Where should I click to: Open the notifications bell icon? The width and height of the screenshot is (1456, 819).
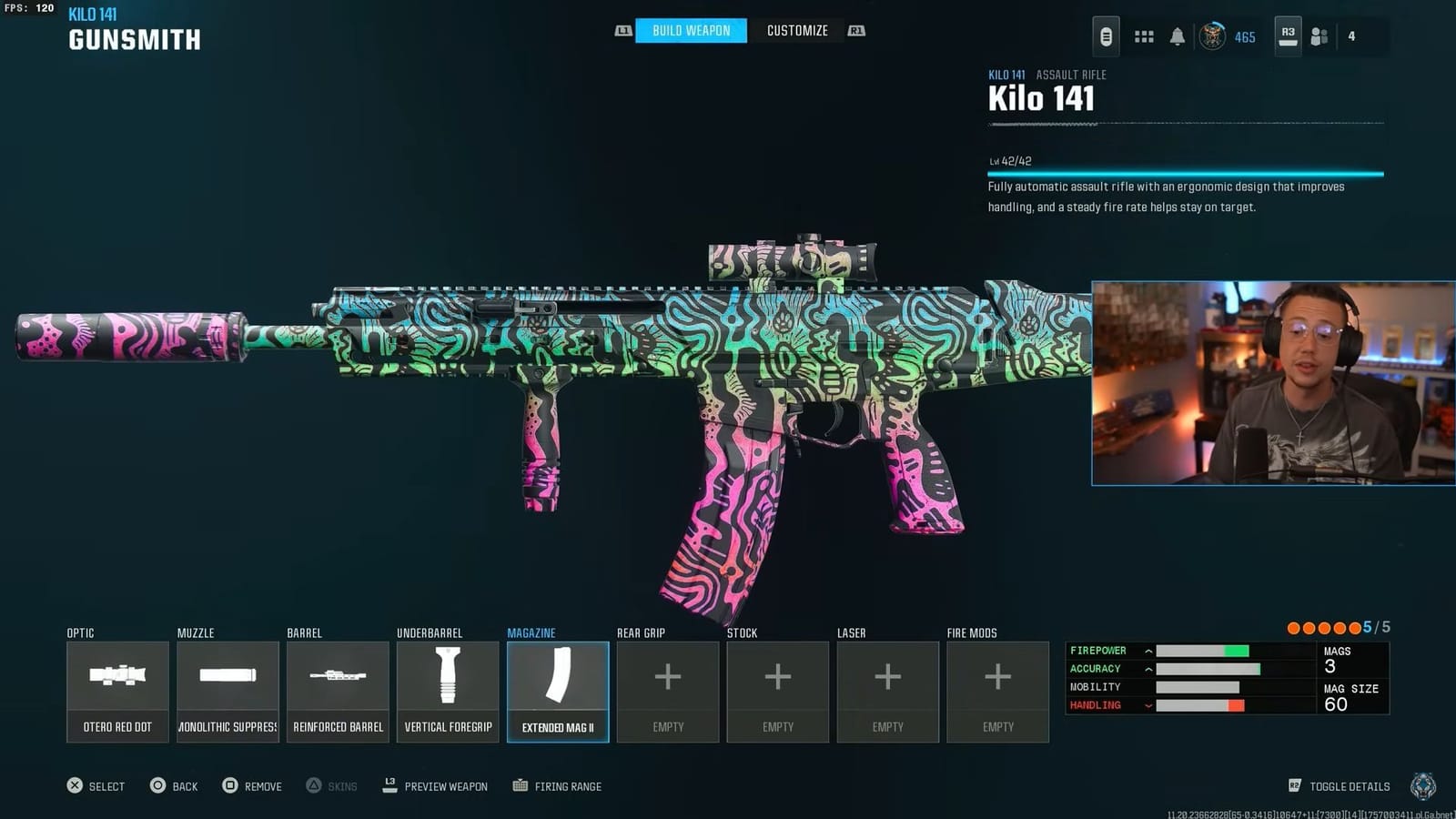[x=1178, y=36]
